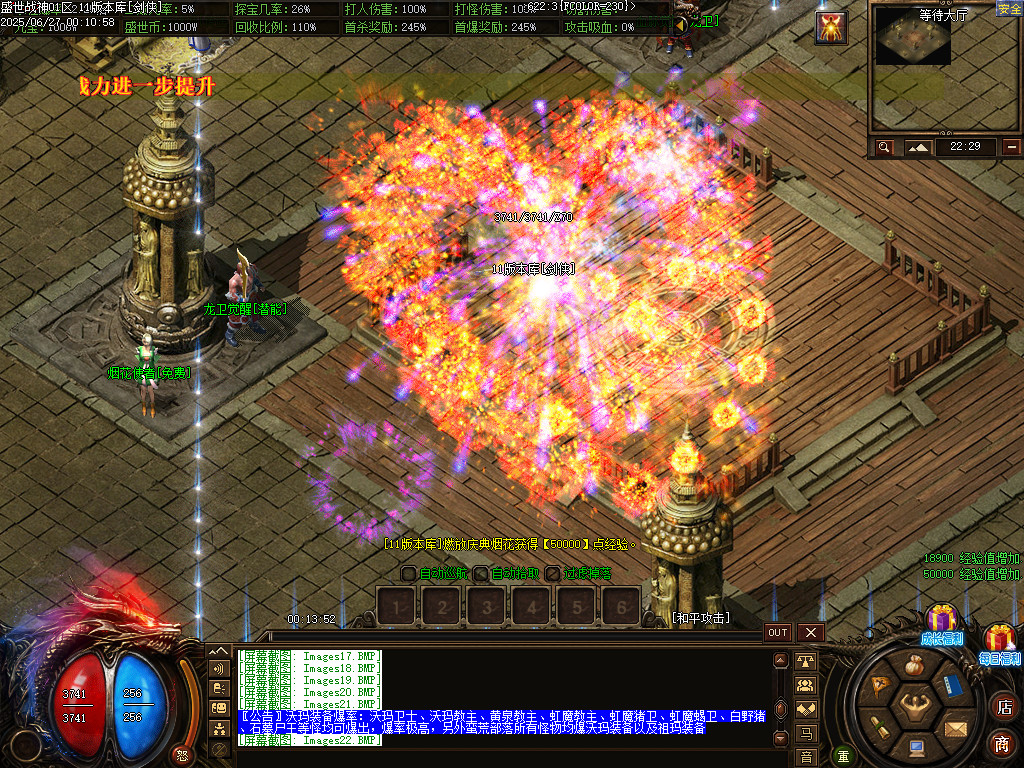Open the 店 shop button
The height and width of the screenshot is (768, 1024).
(x=1003, y=708)
